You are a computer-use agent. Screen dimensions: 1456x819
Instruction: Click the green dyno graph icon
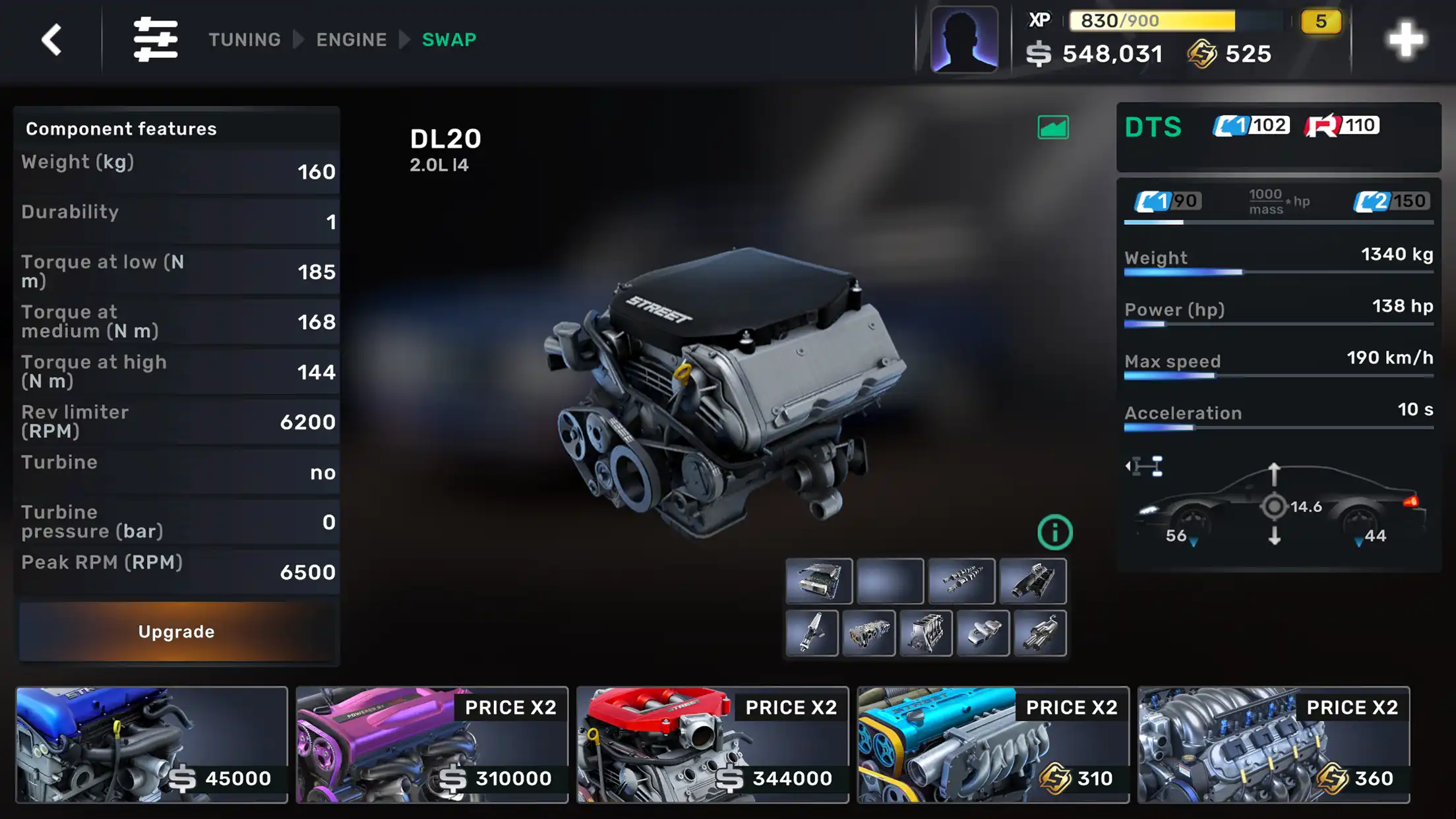click(1052, 127)
